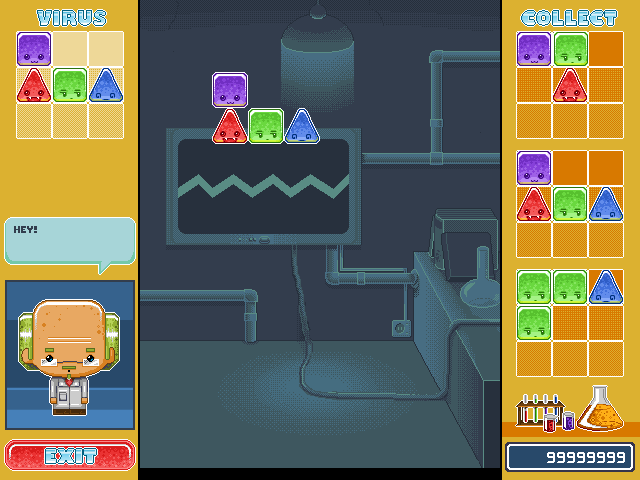Choose the green virus in the VIRUS panel
The height and width of the screenshot is (480, 640).
(x=70, y=85)
